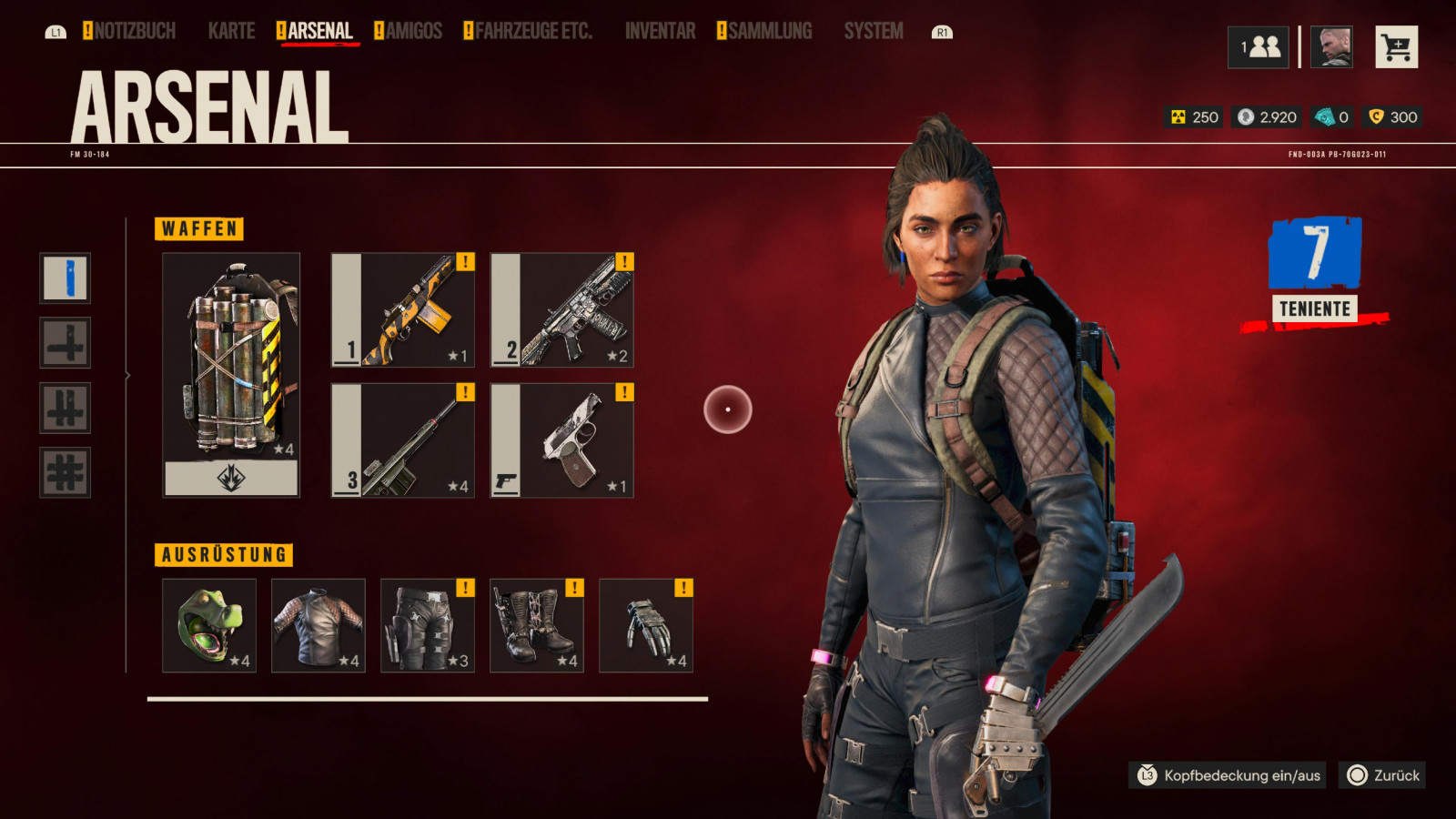Go to the System tab
This screenshot has height=819, width=1456.
pyautogui.click(x=873, y=32)
